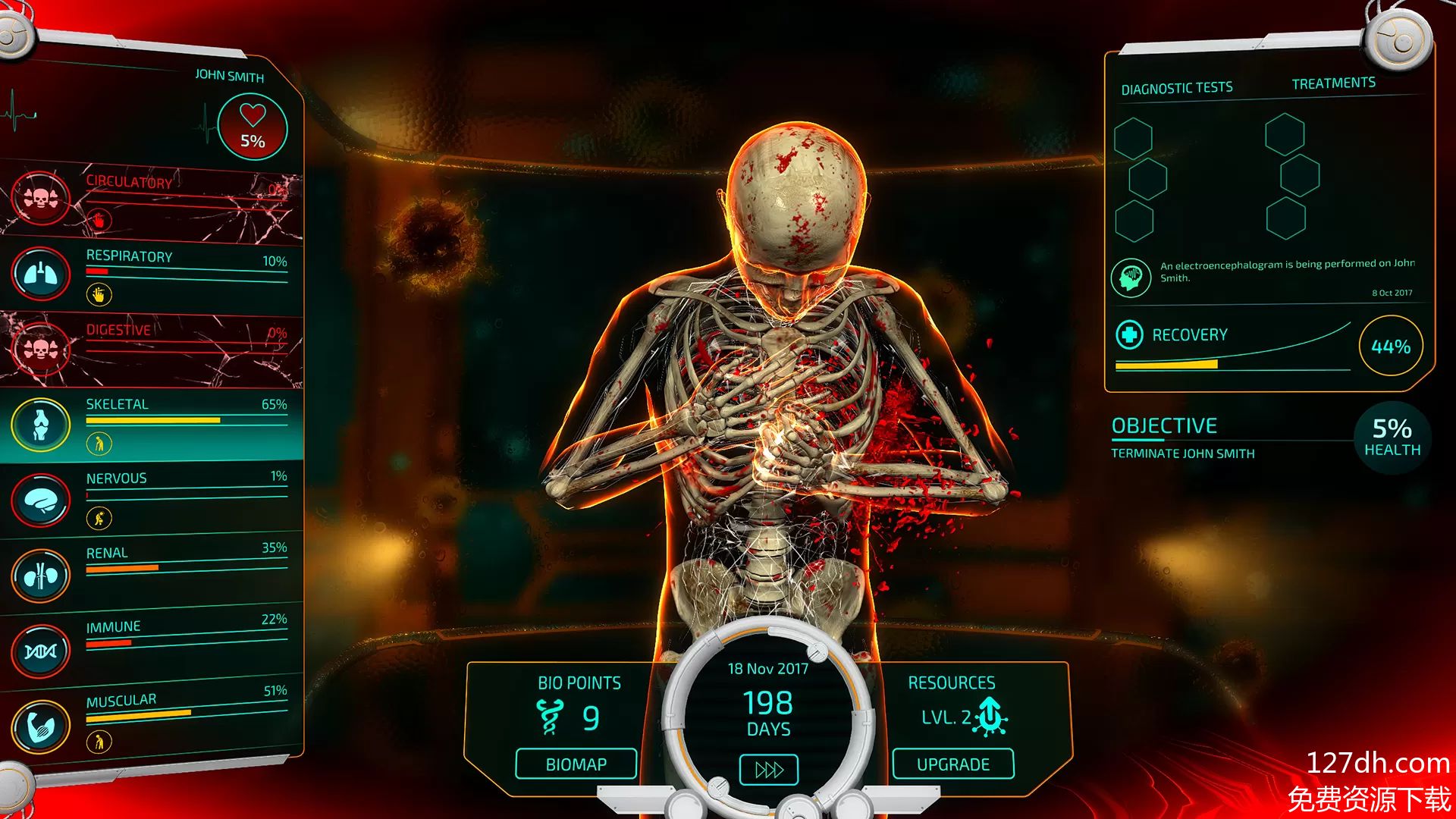Open the electroencephalogram notification message
Image resolution: width=1456 pixels, height=819 pixels.
[x=1286, y=271]
